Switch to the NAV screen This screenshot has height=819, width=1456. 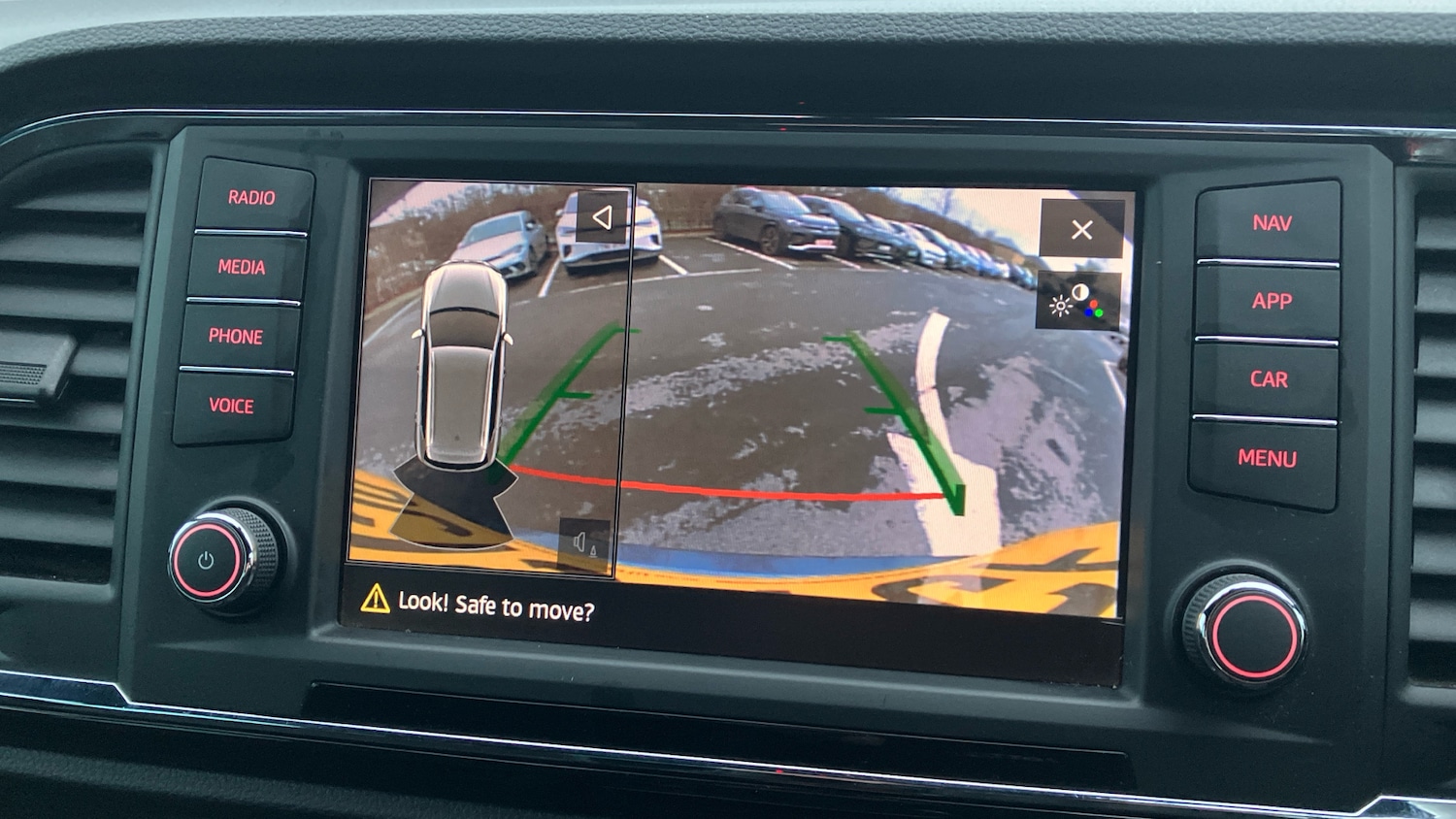coord(1273,222)
